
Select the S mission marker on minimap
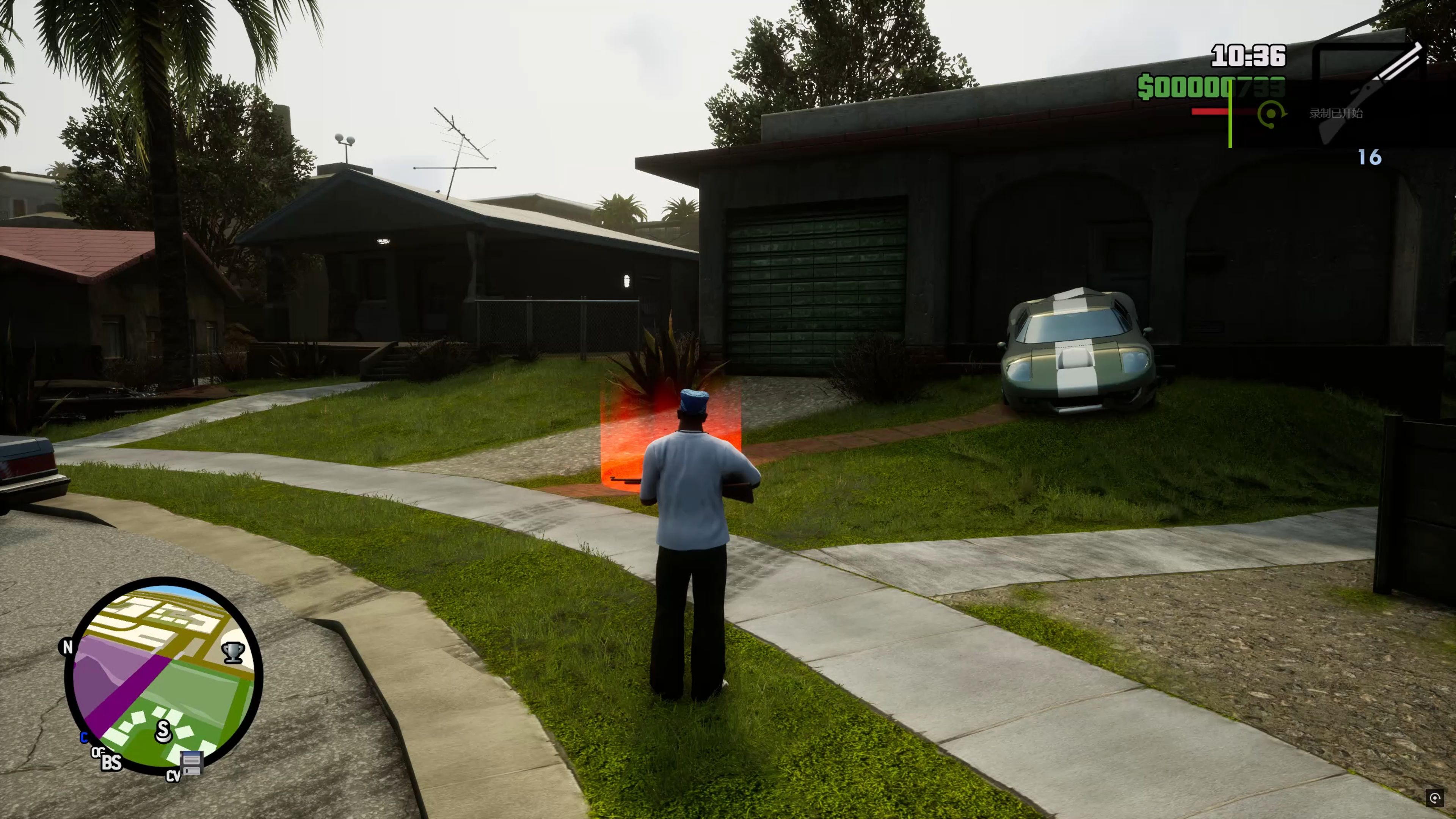(x=163, y=731)
